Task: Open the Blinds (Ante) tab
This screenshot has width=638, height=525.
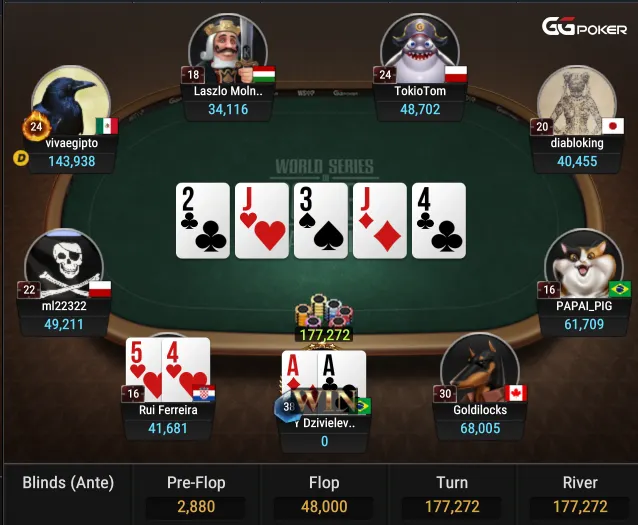Action: [x=68, y=484]
